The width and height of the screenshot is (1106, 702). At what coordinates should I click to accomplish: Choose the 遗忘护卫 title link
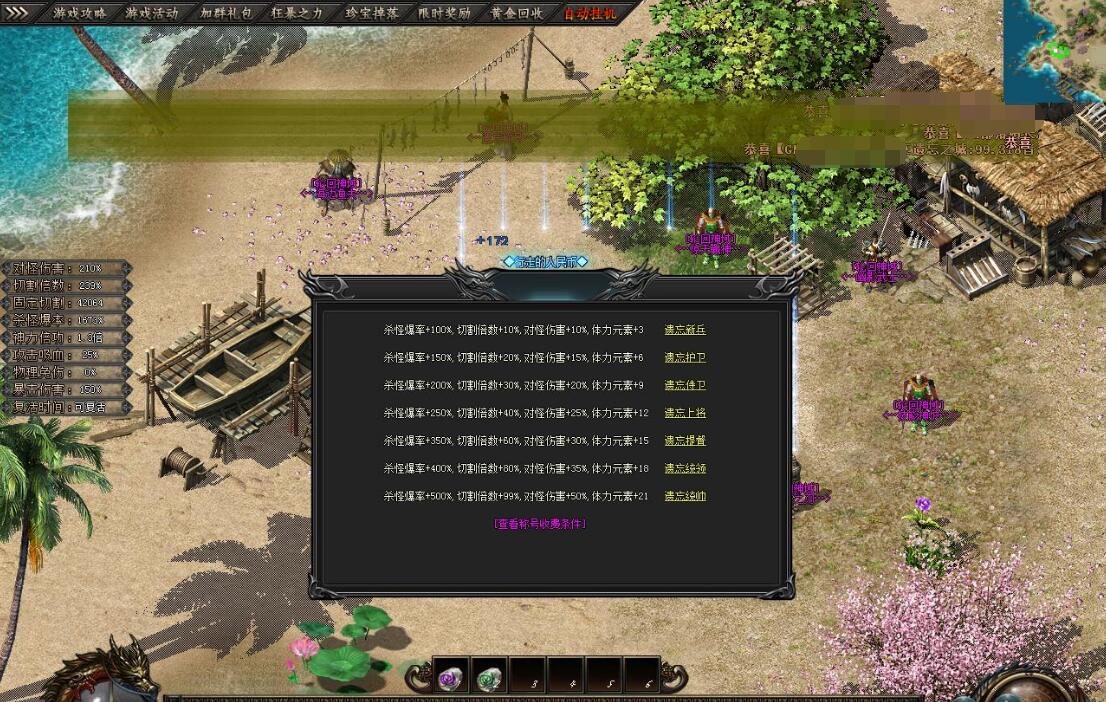[x=685, y=358]
